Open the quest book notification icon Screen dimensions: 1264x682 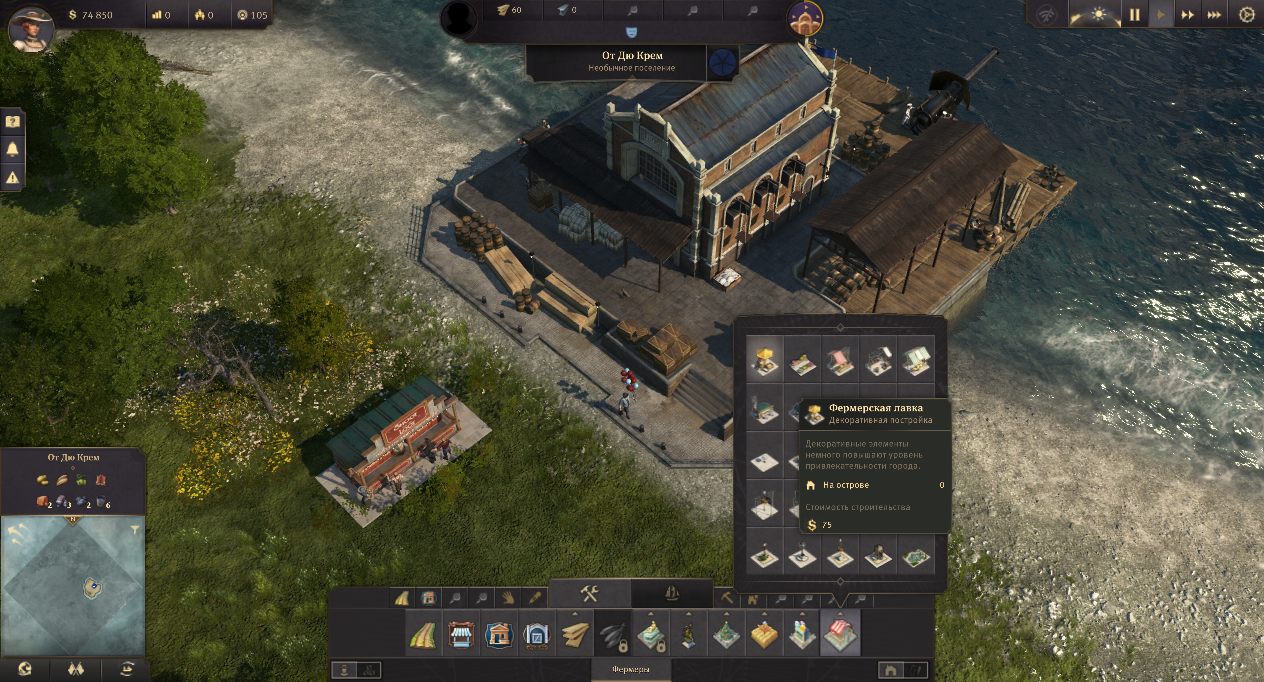pyautogui.click(x=13, y=121)
